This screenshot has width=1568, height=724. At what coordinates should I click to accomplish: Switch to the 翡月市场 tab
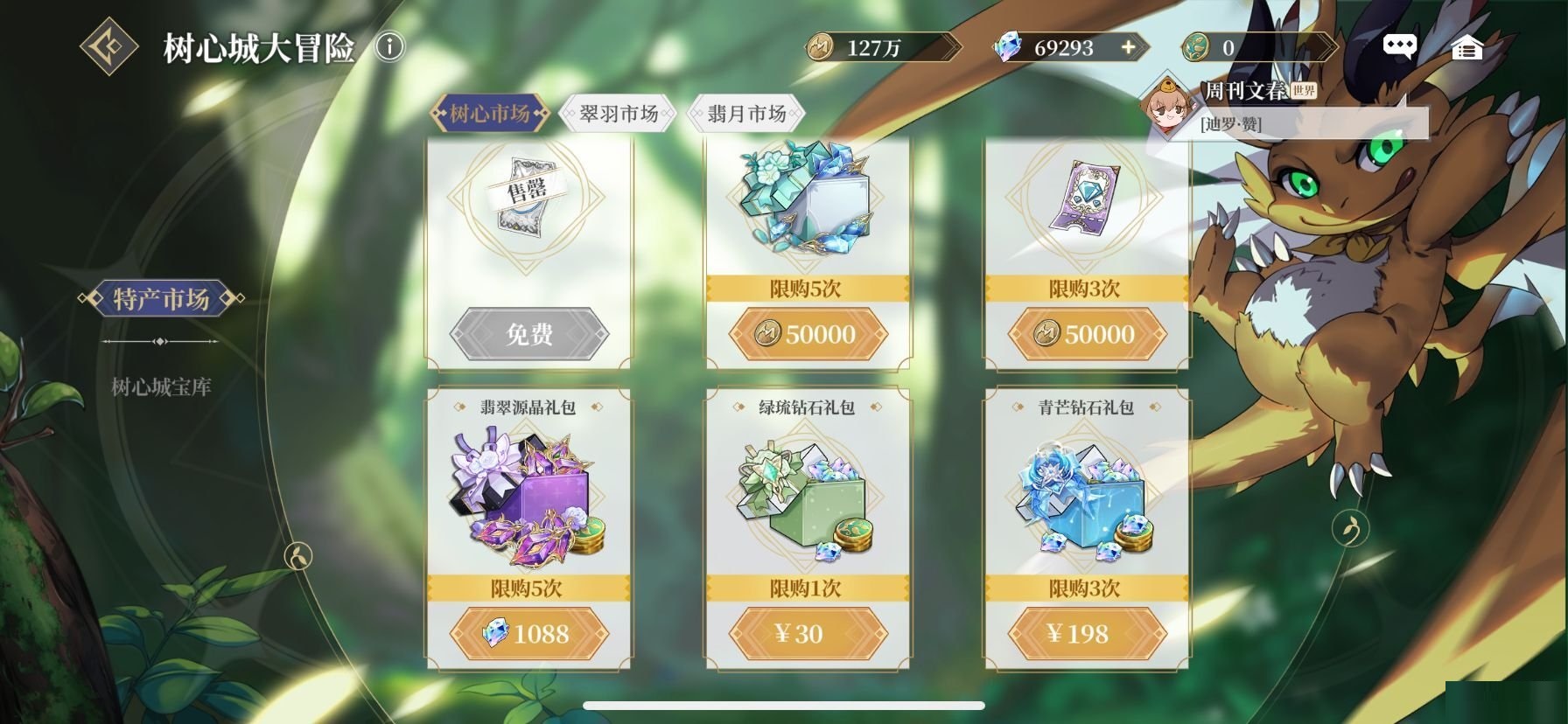[745, 114]
